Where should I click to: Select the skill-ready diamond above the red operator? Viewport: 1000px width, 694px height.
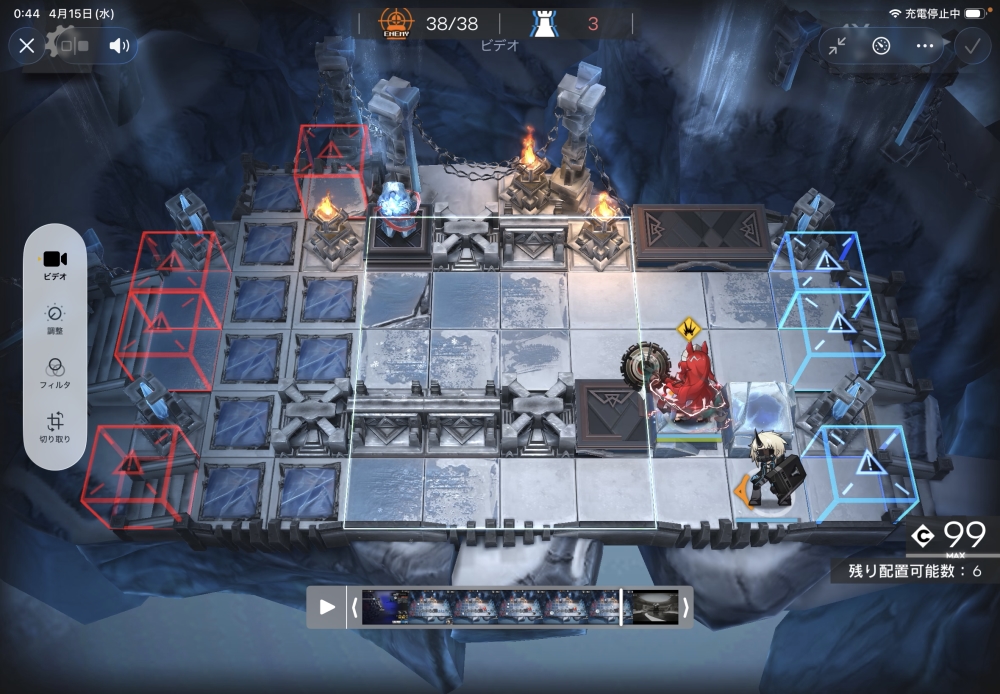[x=688, y=327]
